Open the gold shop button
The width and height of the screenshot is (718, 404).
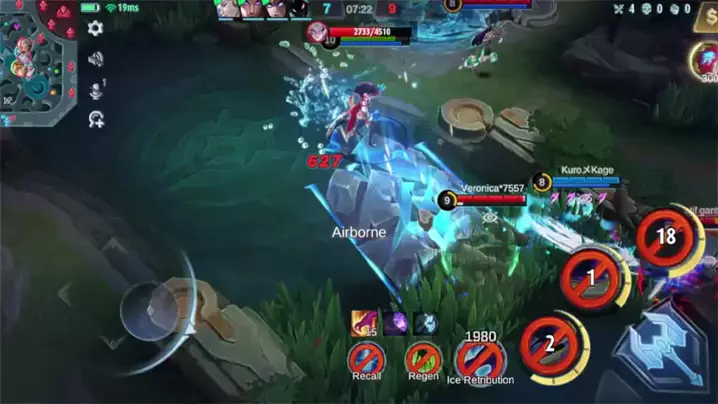coord(710,22)
